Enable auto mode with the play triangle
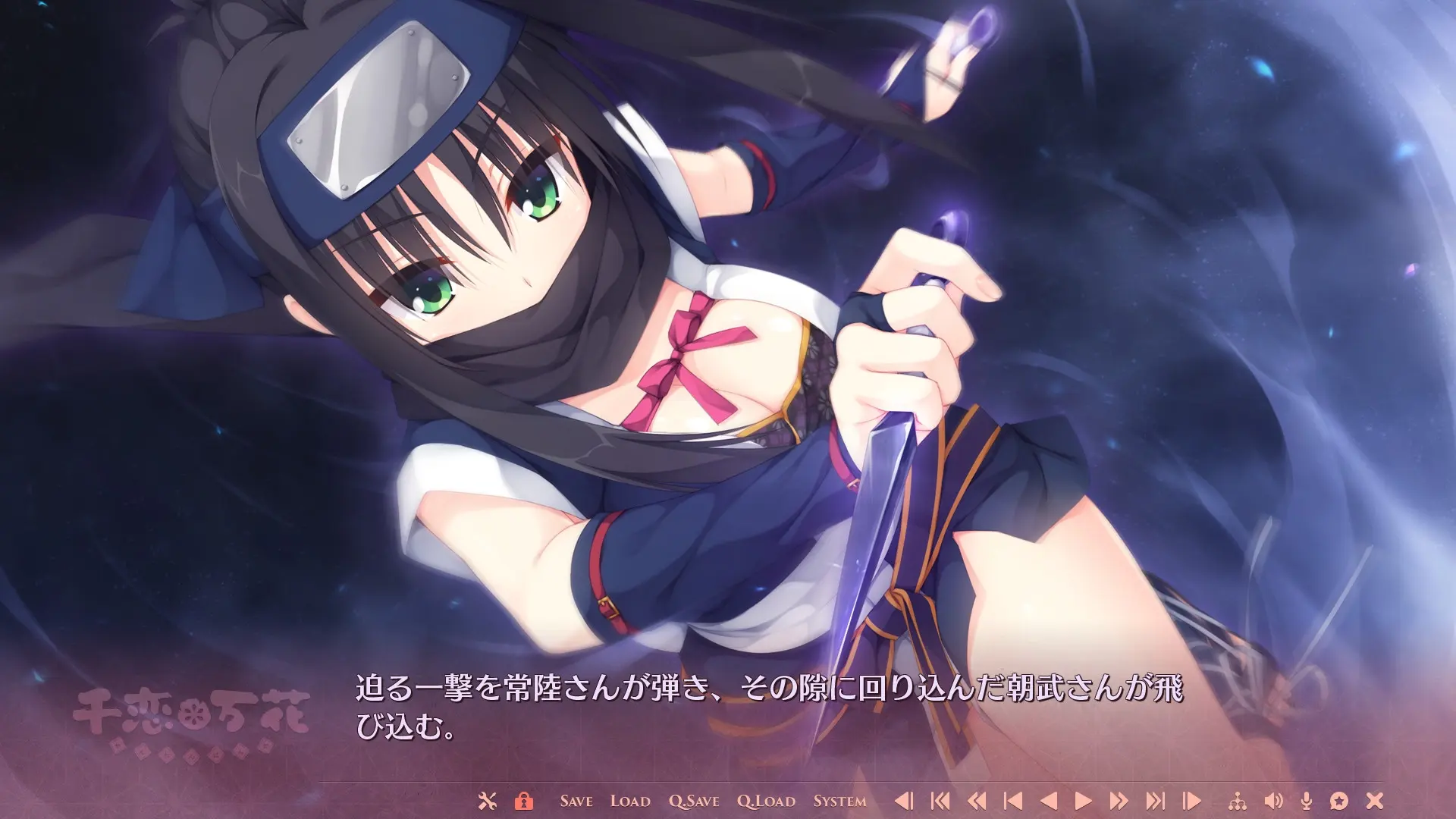1456x819 pixels. [1084, 800]
